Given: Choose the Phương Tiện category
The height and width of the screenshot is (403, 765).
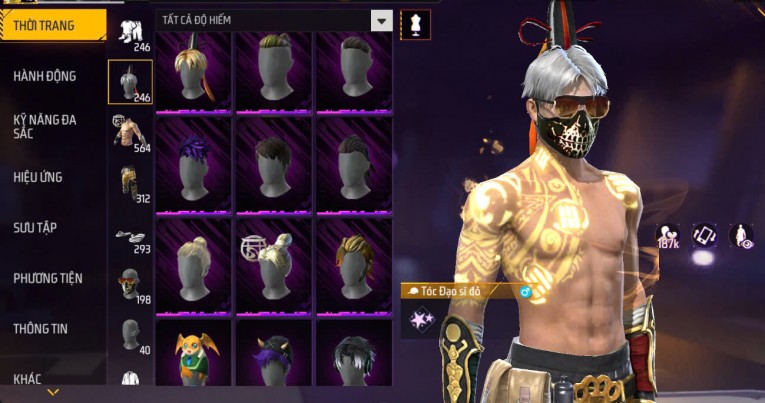Looking at the screenshot, I should [x=48, y=278].
